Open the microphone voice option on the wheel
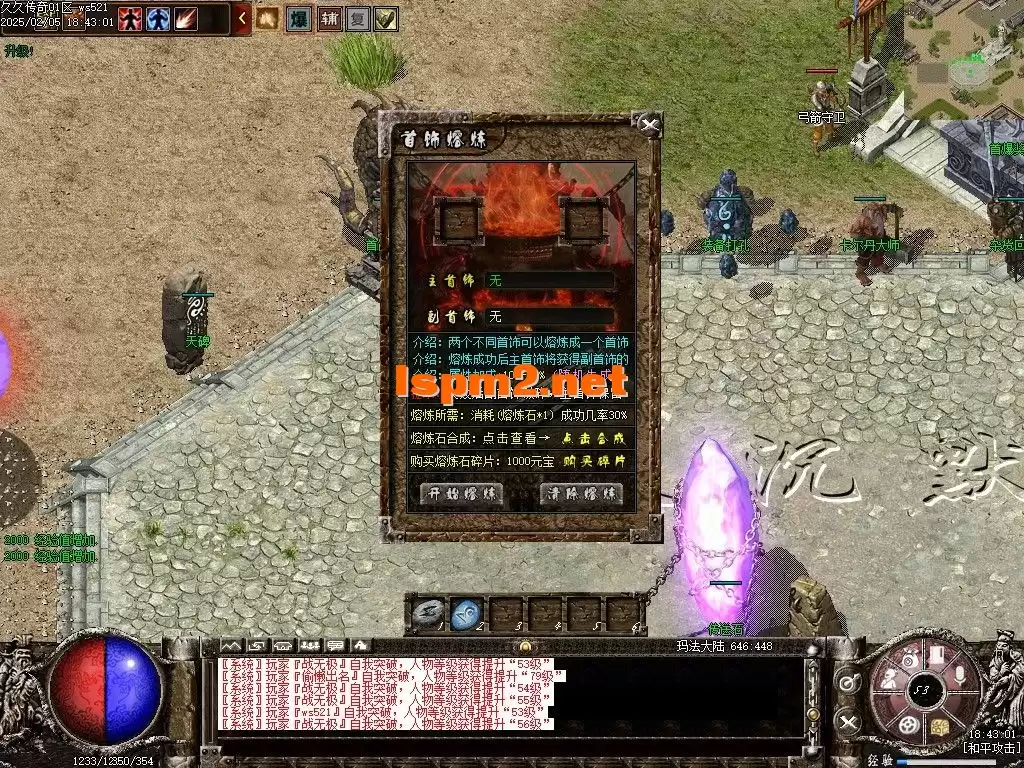Image resolution: width=1024 pixels, height=768 pixels. tap(959, 676)
